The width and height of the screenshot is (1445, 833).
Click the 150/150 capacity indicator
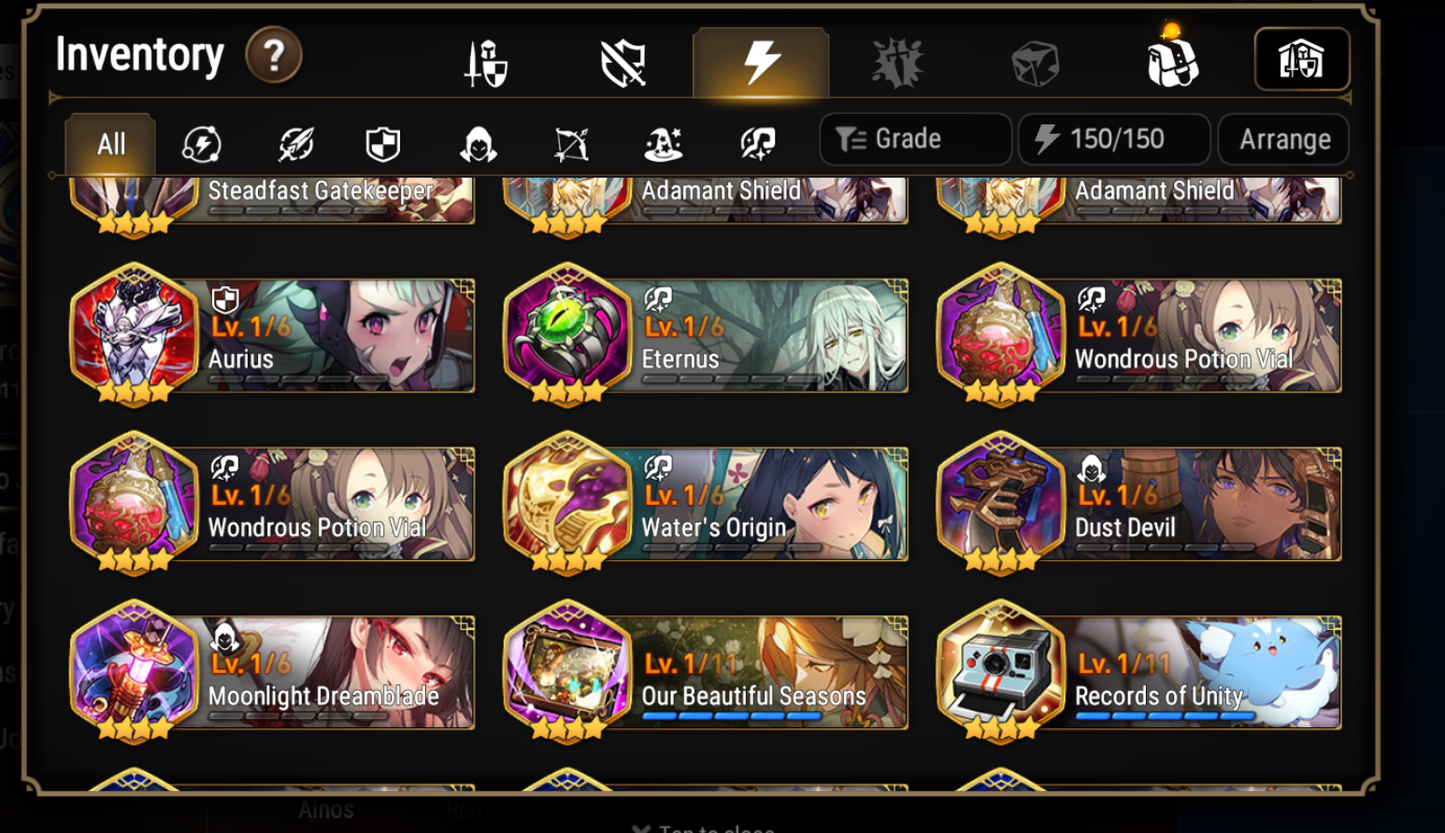point(1114,139)
